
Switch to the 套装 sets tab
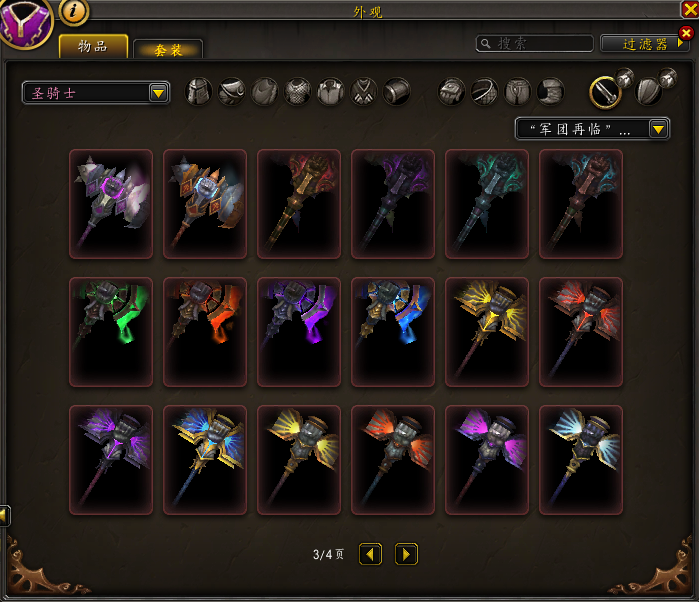coord(167,50)
